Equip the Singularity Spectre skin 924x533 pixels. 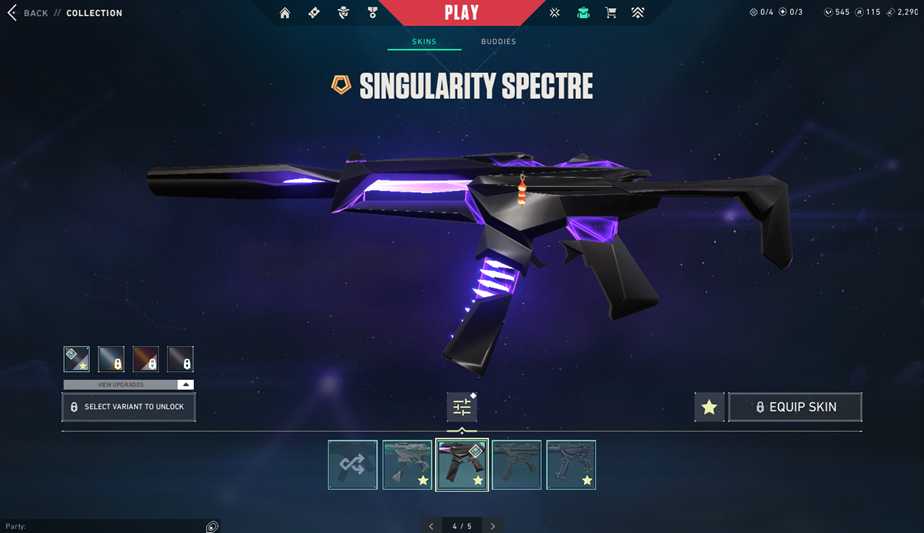tap(795, 407)
